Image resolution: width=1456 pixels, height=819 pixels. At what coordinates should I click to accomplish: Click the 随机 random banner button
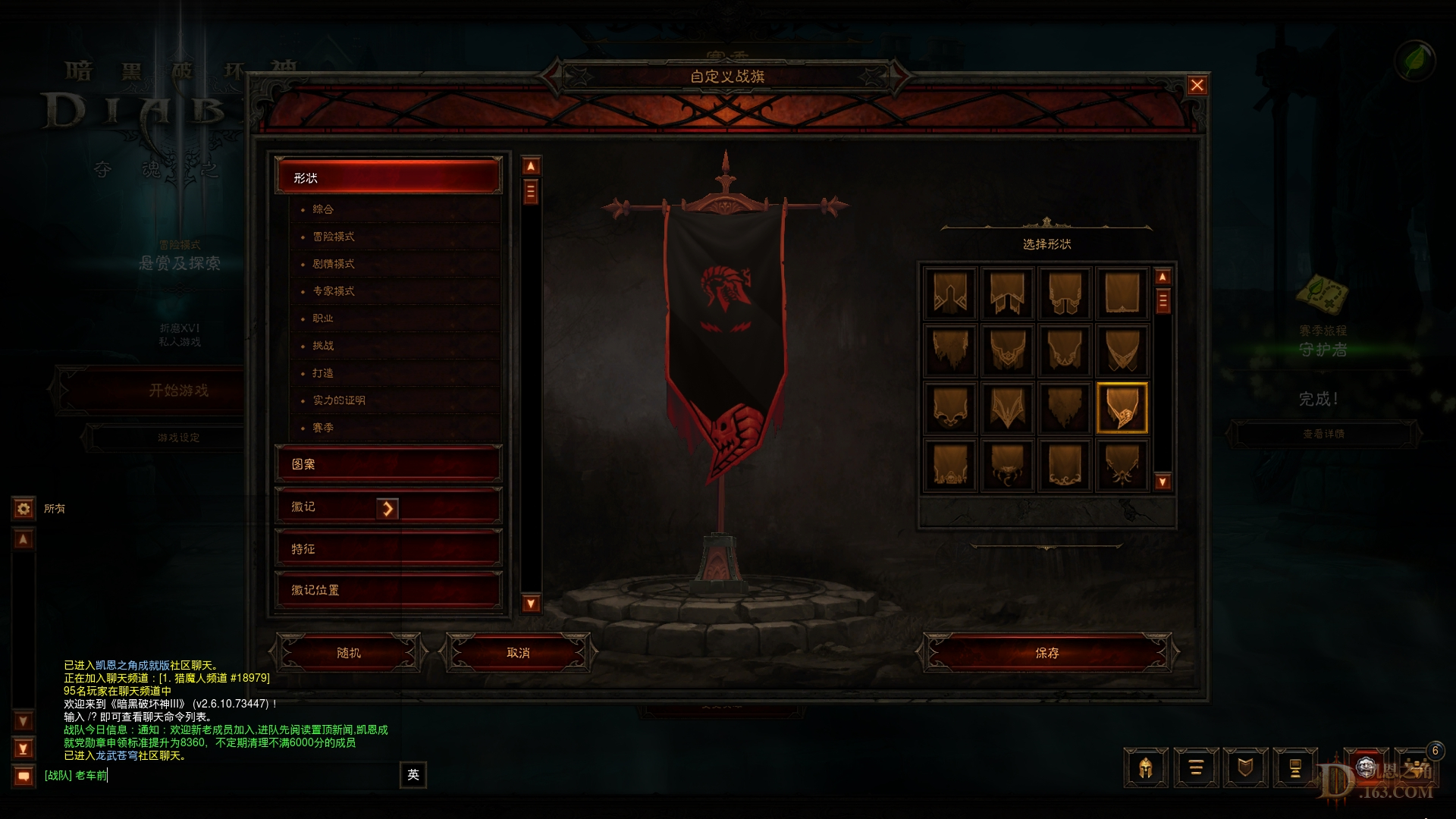tap(350, 652)
